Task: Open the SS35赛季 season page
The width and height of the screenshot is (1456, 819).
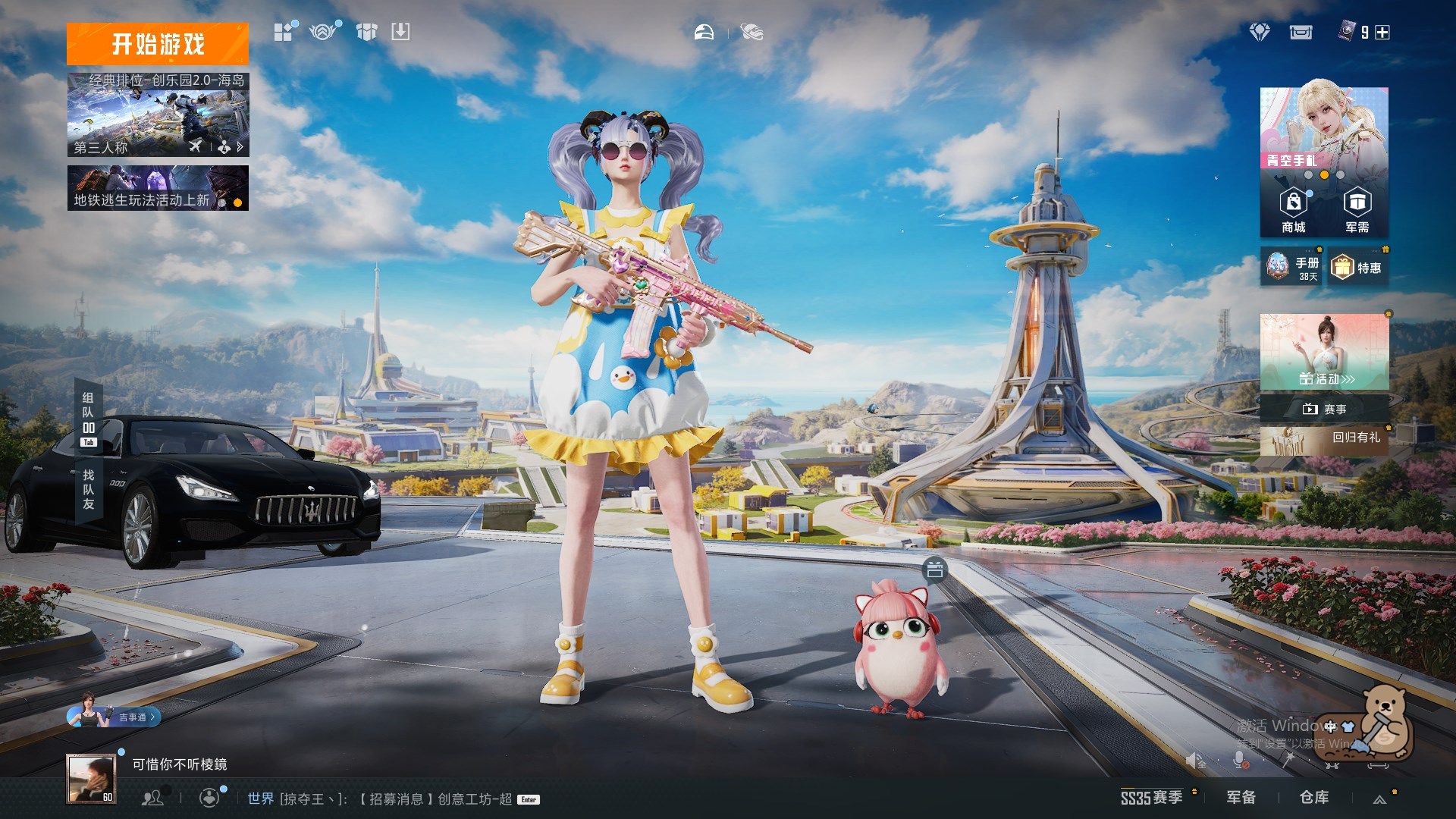Action: [1151, 797]
